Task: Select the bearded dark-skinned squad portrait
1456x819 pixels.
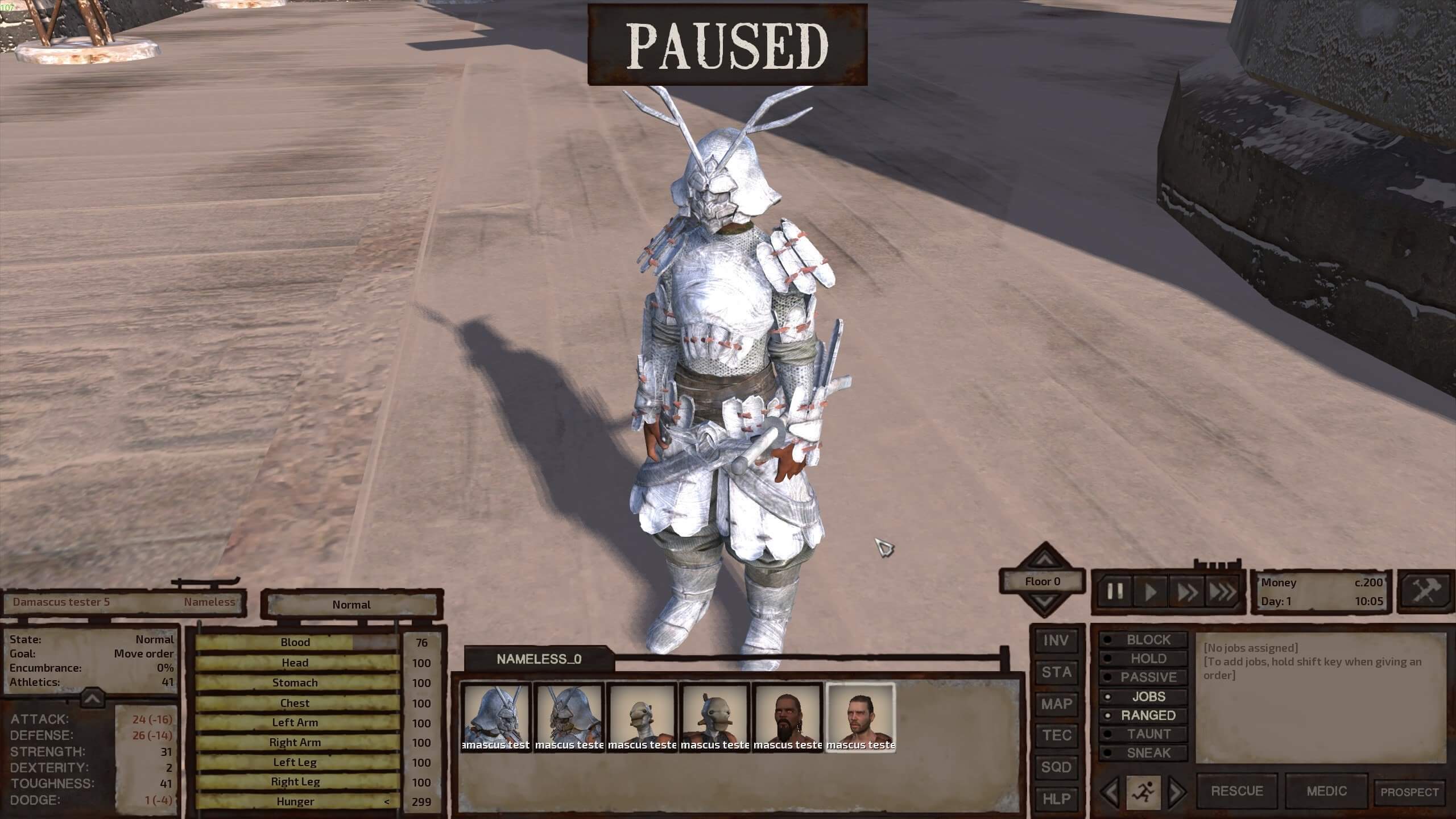Action: coord(788,718)
